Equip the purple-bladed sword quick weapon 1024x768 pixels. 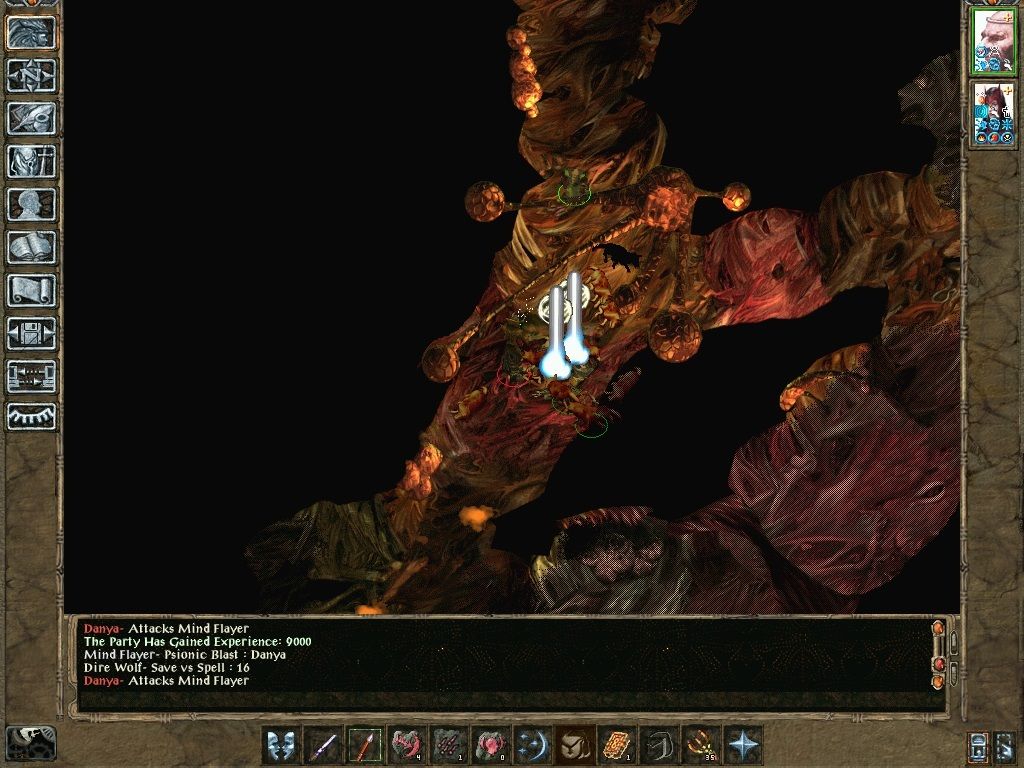coord(323,745)
